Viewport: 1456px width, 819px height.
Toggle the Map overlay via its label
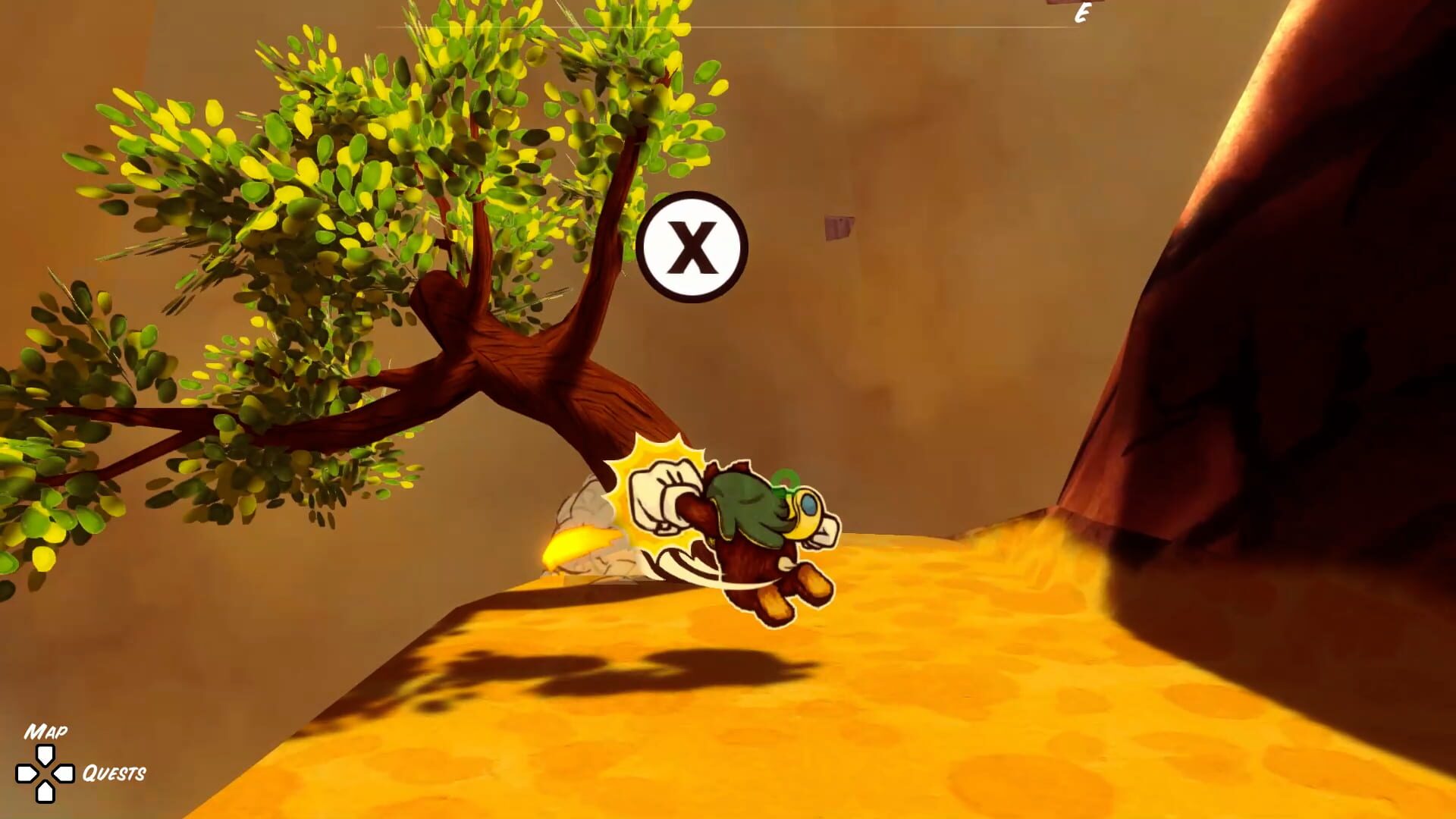[x=45, y=732]
